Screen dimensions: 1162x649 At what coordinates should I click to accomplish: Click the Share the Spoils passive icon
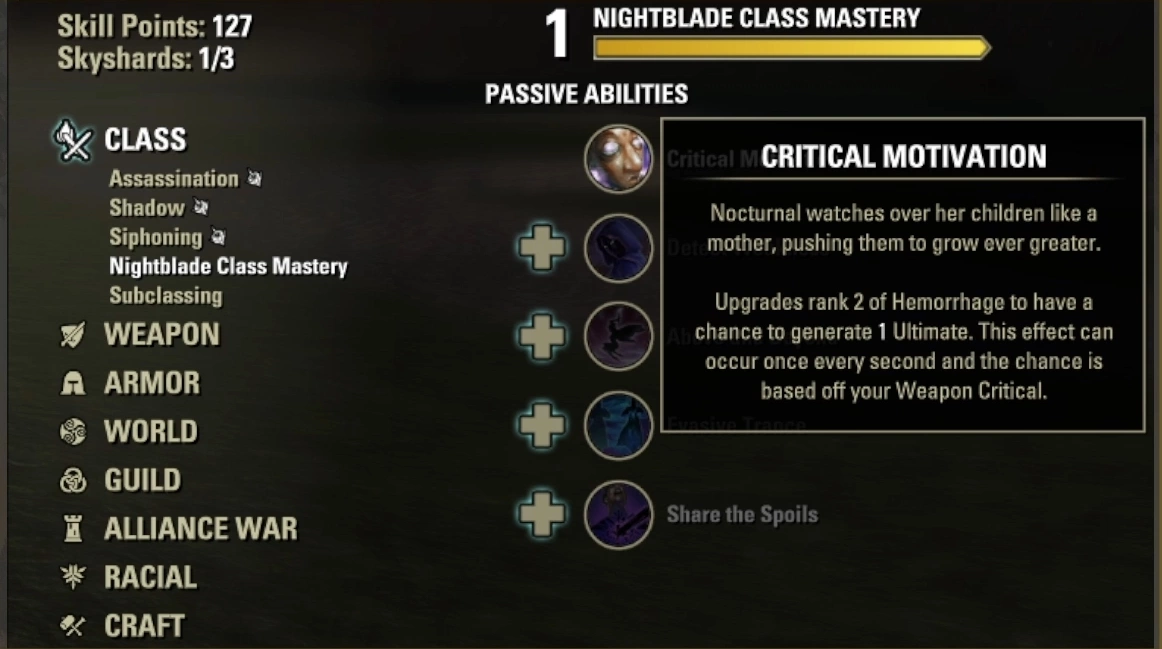(618, 515)
